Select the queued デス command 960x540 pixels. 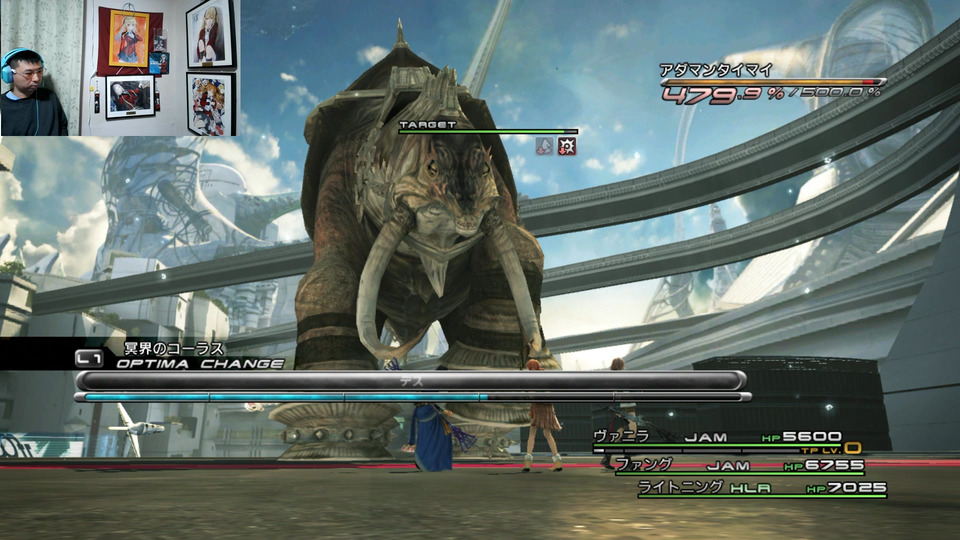(x=410, y=380)
